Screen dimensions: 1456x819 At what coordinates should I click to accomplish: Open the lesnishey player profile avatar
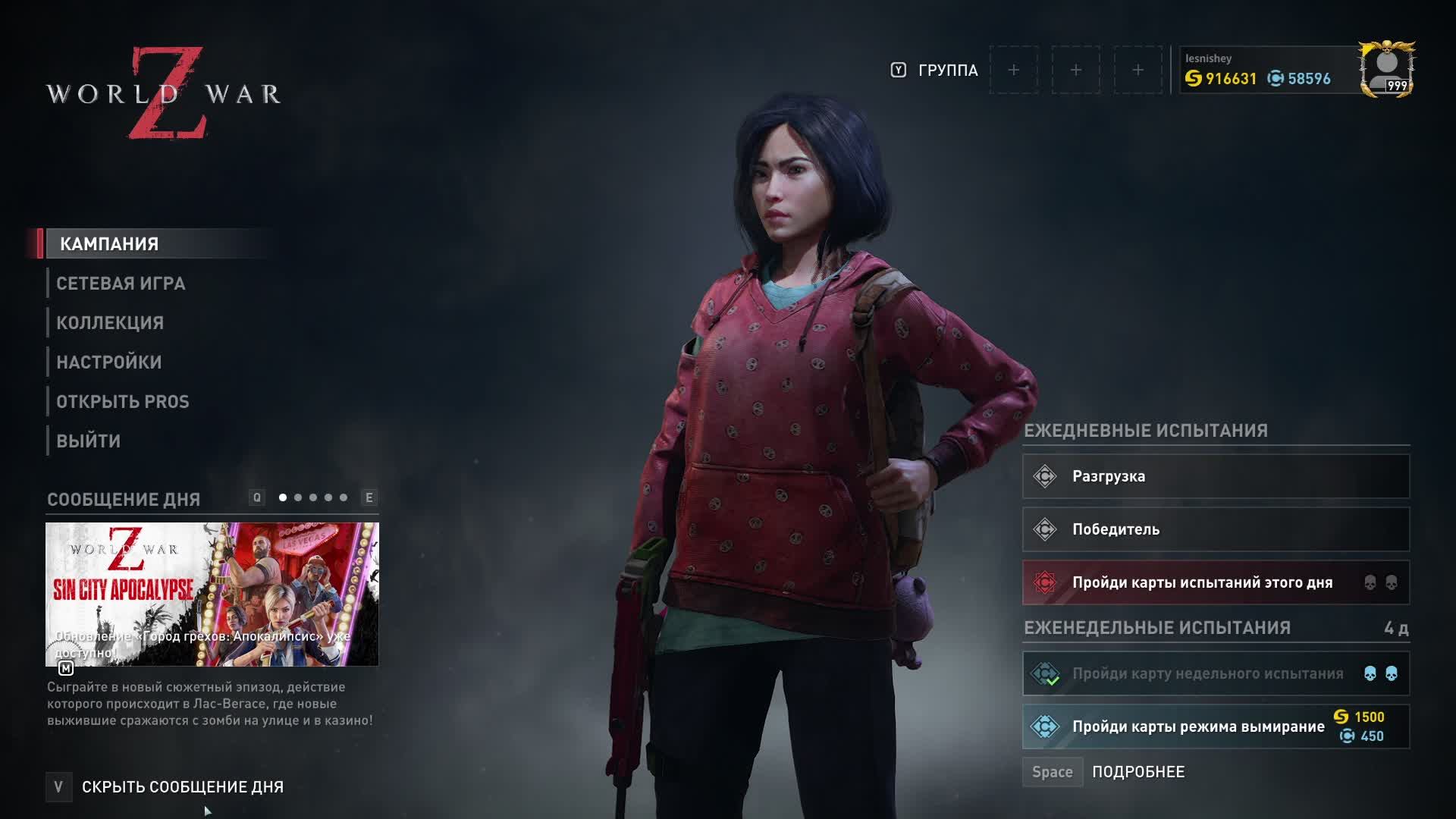coord(1386,70)
